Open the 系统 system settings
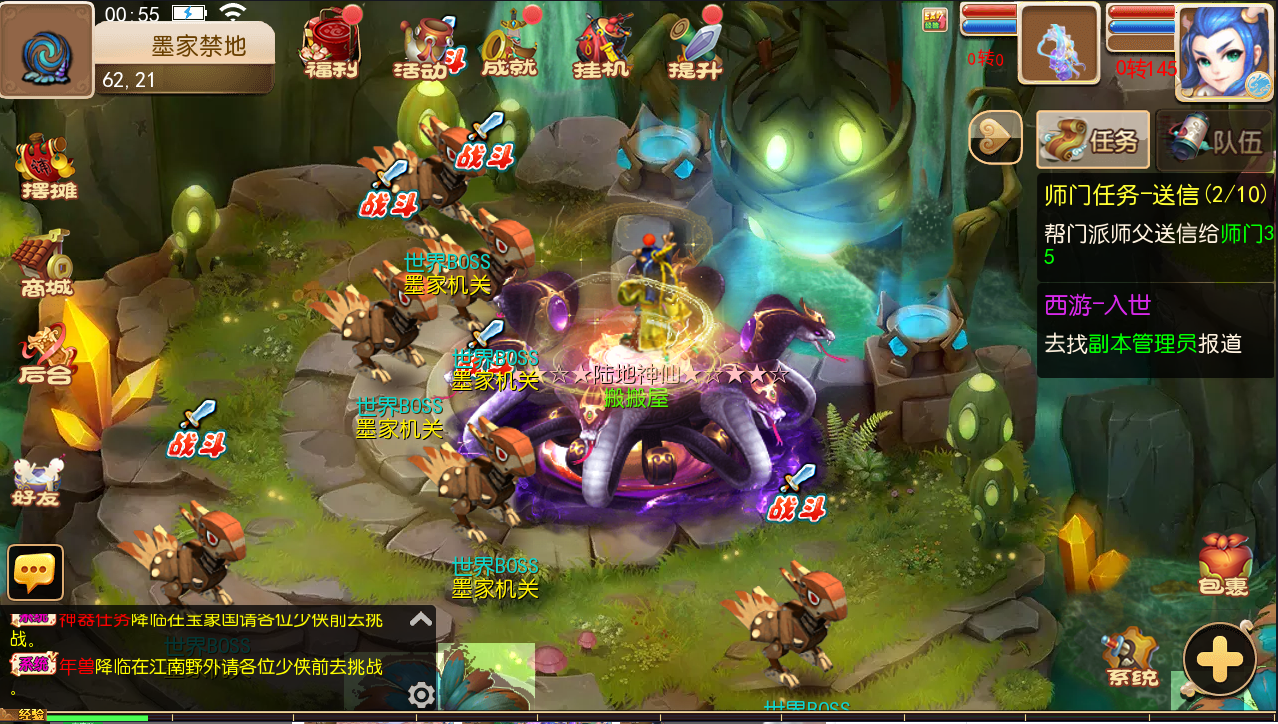The width and height of the screenshot is (1278, 724). point(1133,656)
